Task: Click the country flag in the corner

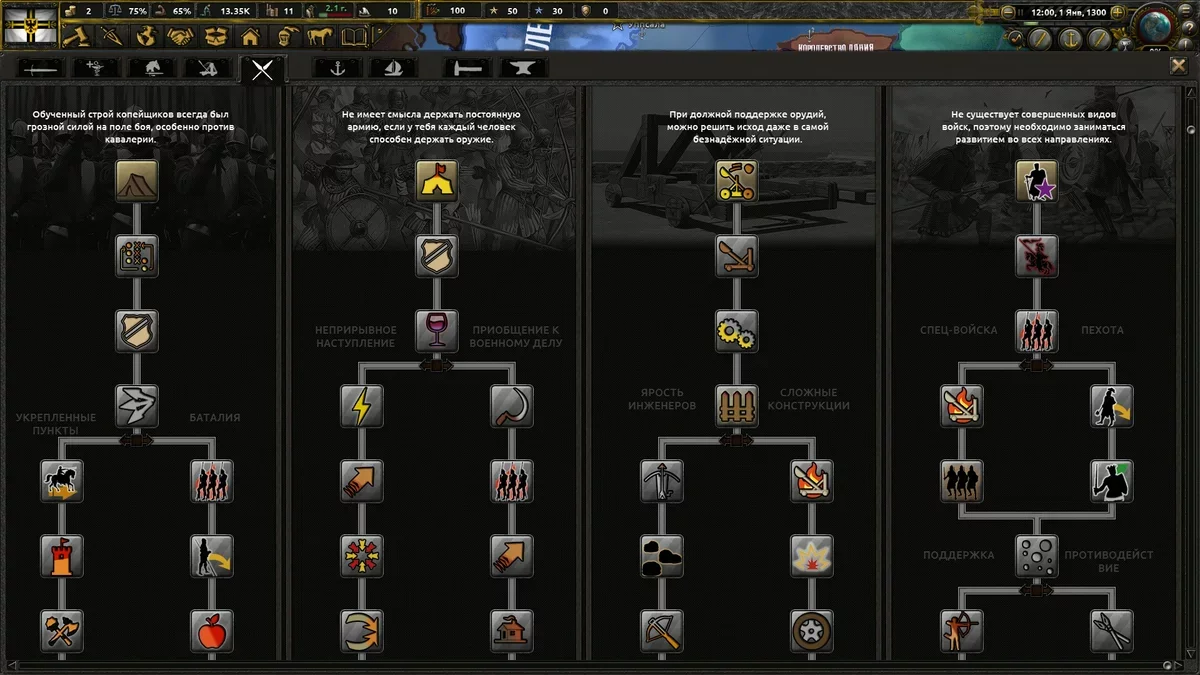Action: pos(30,24)
